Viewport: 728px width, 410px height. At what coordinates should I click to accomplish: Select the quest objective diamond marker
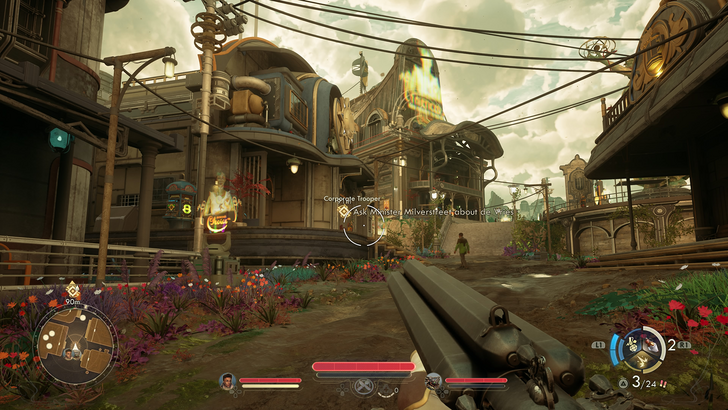click(x=344, y=211)
